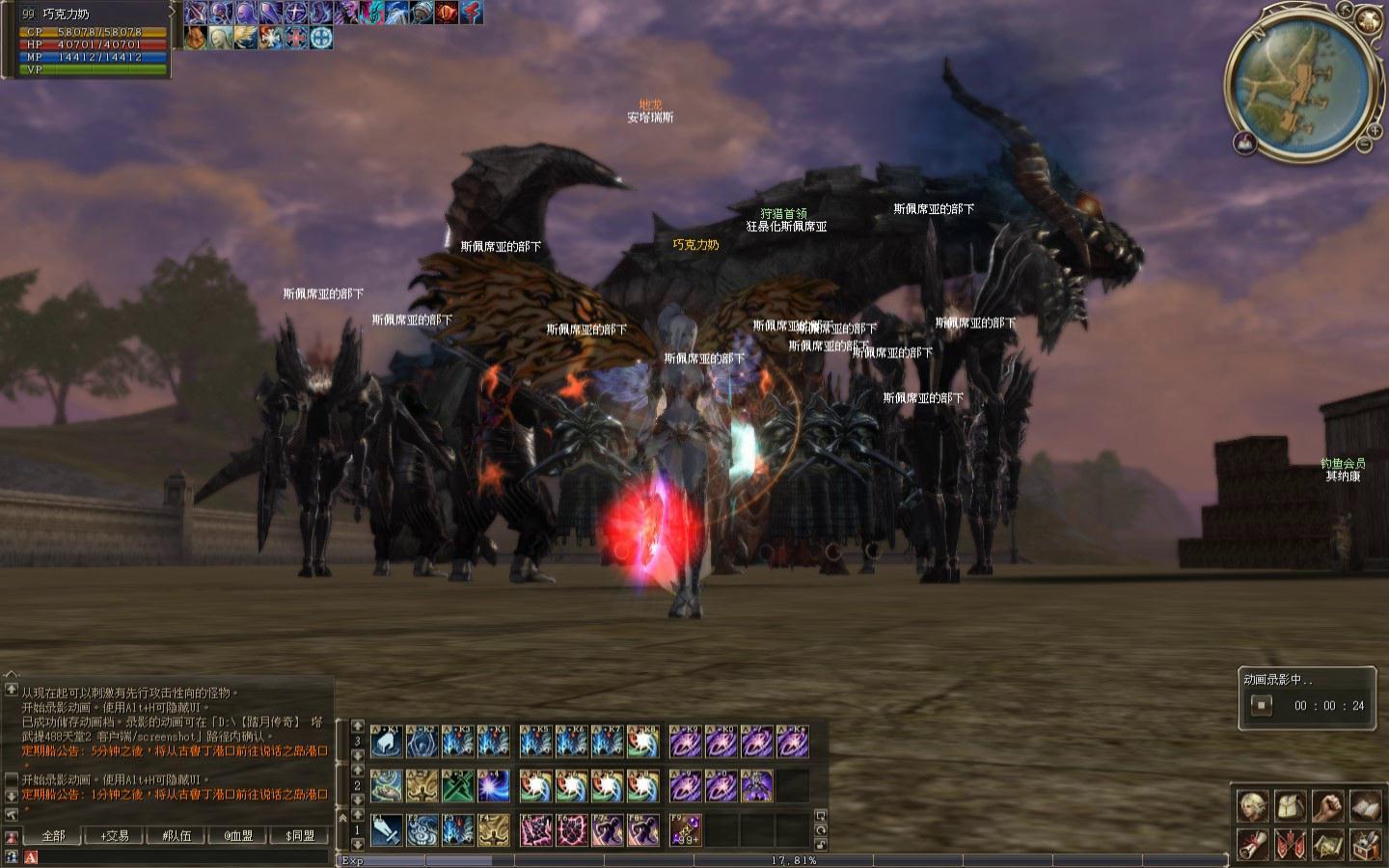Viewport: 1389px width, 868px height.
Task: Use the F1 sword attack skill
Action: point(386,829)
